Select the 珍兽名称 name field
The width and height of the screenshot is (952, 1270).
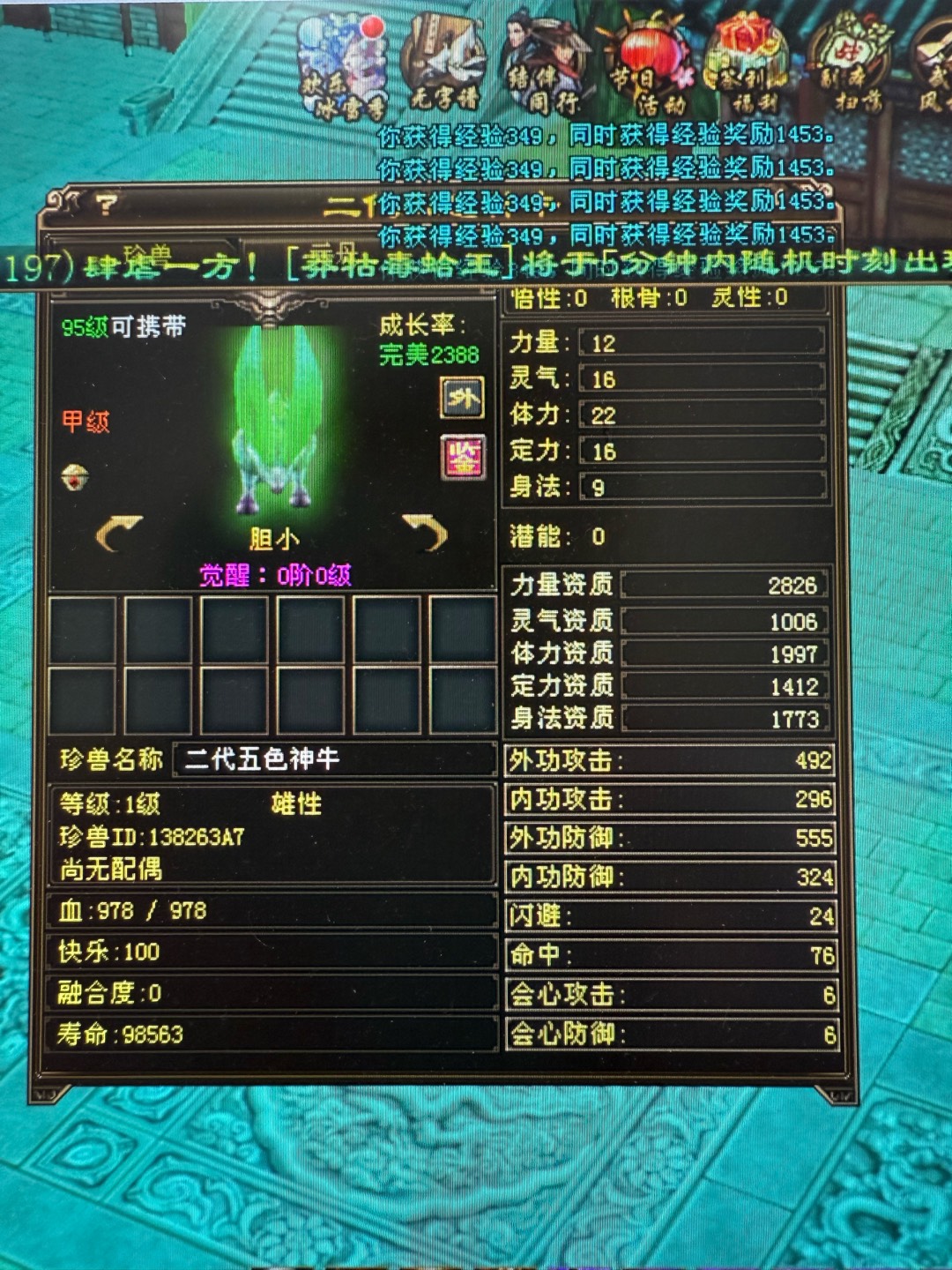click(x=333, y=759)
